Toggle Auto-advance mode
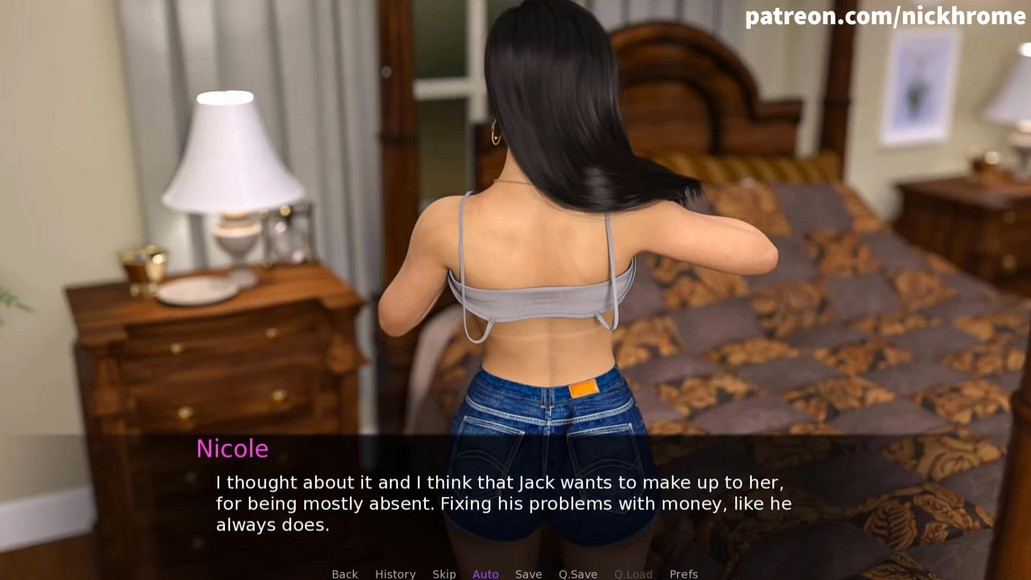 click(x=485, y=574)
